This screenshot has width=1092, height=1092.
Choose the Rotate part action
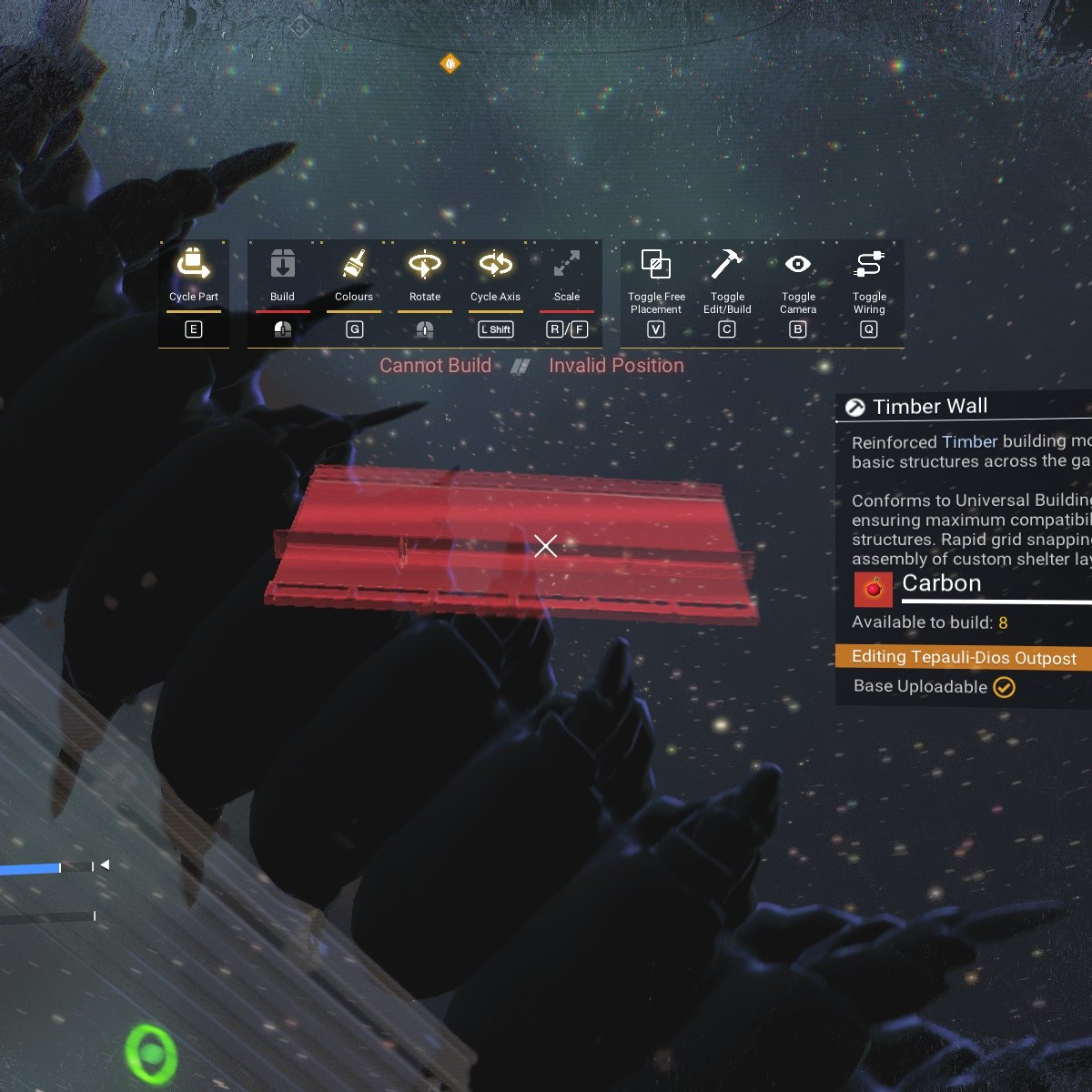pos(424,265)
